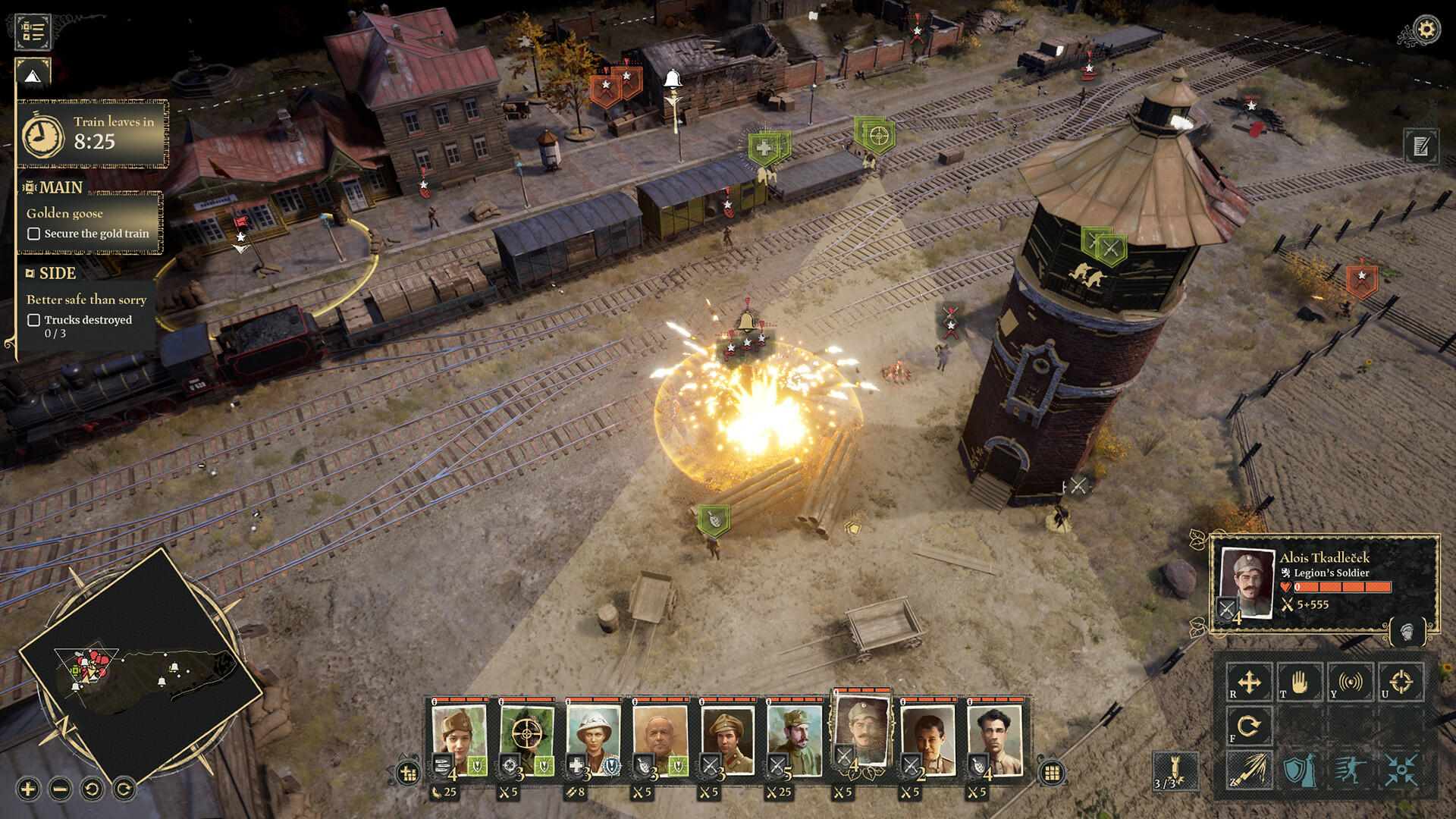Viewport: 1456px width, 819px height.
Task: Open the journal note icon on the right edge
Action: (x=1420, y=146)
